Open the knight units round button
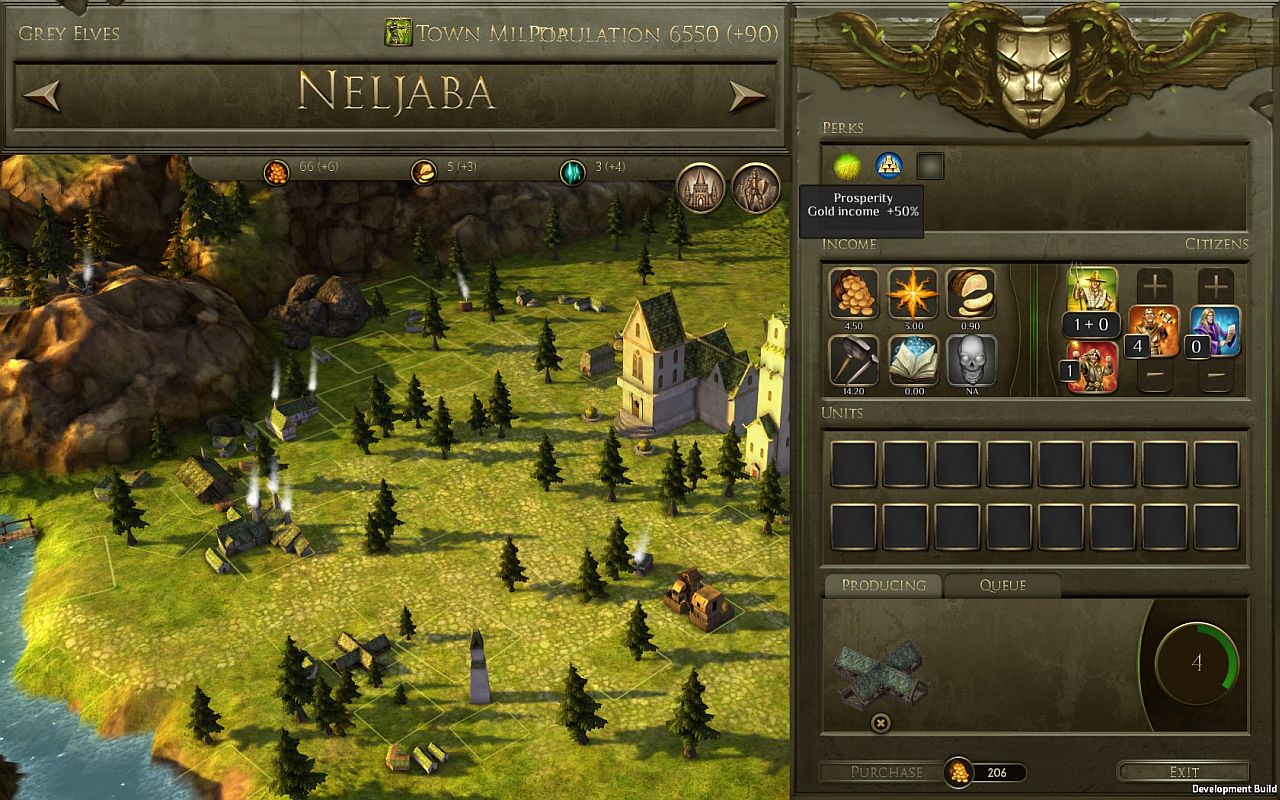 click(756, 187)
